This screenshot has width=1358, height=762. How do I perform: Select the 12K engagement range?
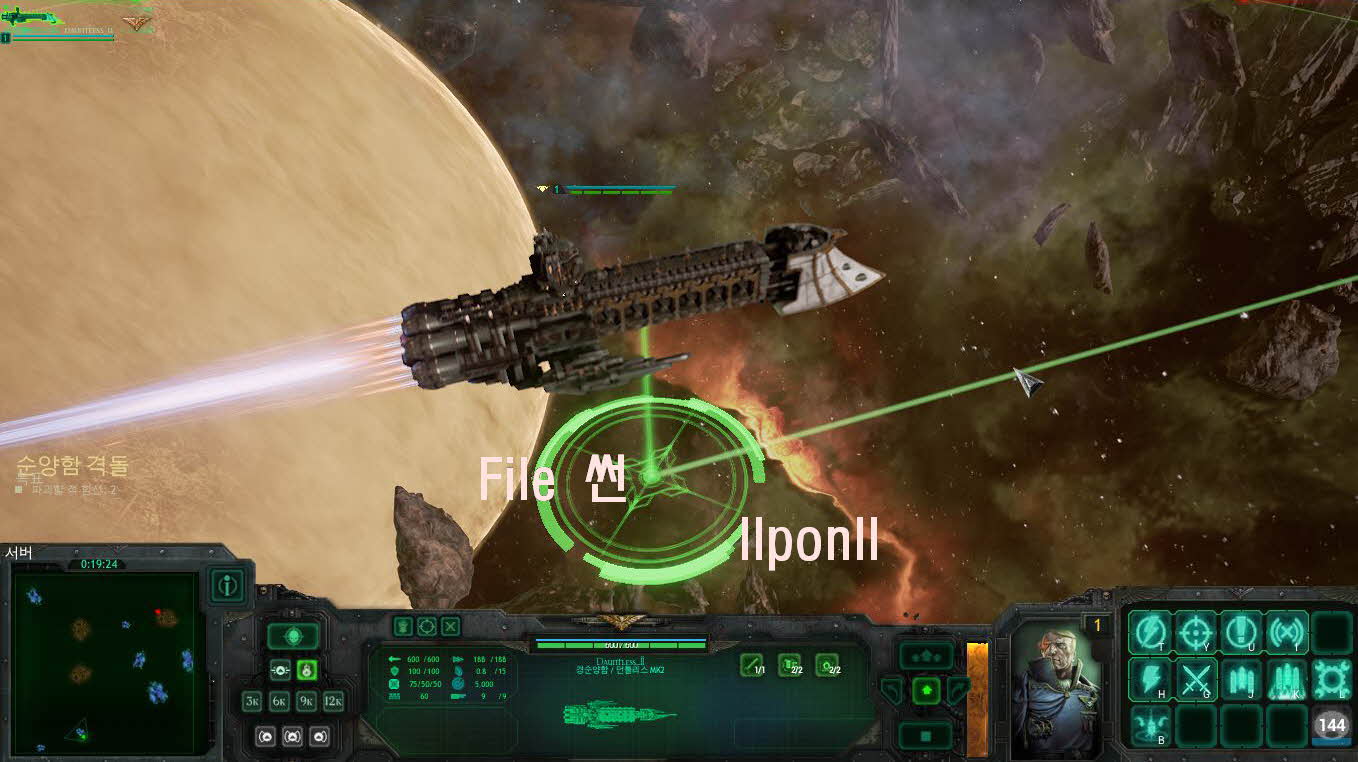coord(333,702)
